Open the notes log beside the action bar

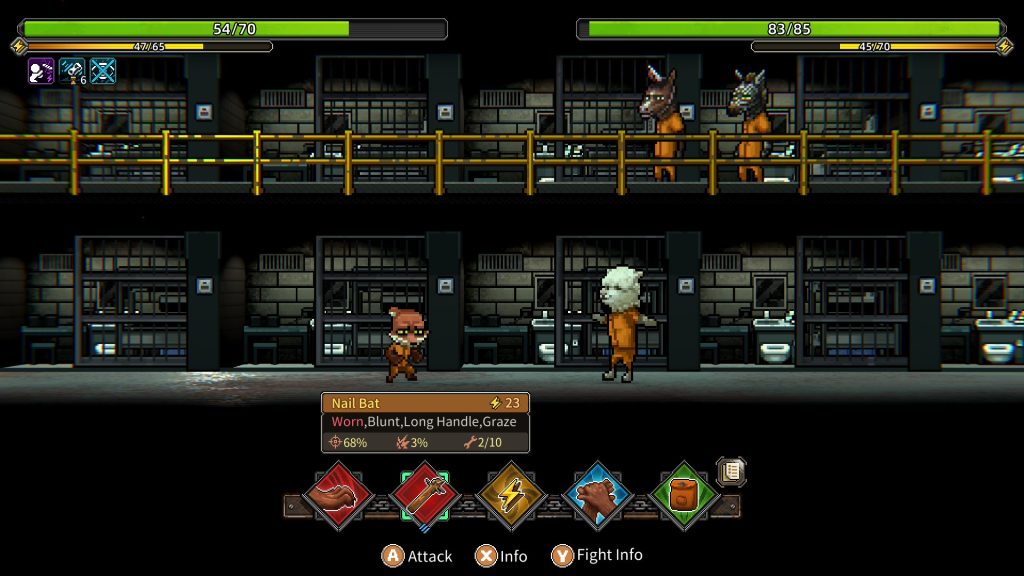tap(731, 472)
